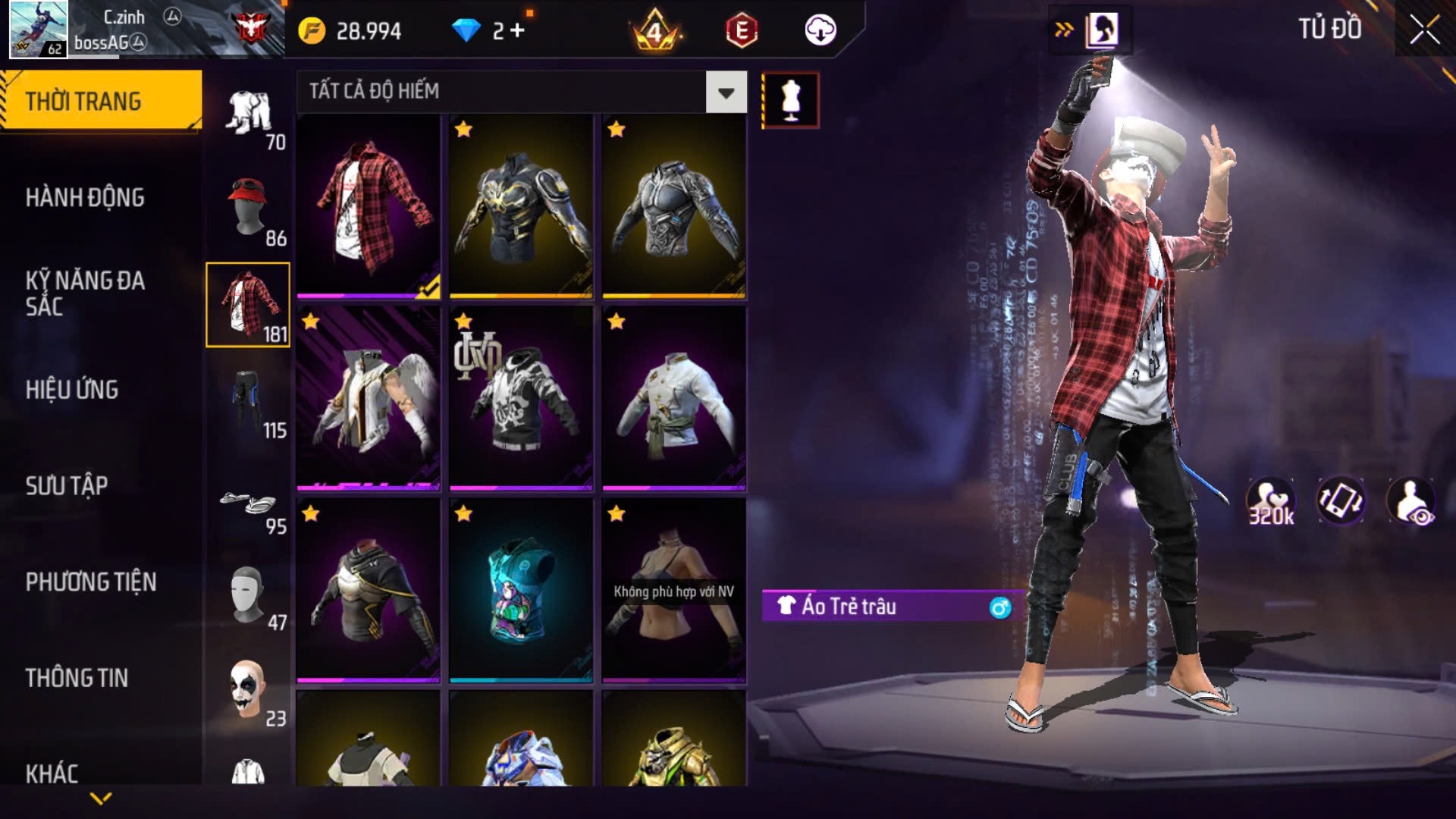Open the Hành Động category
The image size is (1456, 819).
point(85,198)
